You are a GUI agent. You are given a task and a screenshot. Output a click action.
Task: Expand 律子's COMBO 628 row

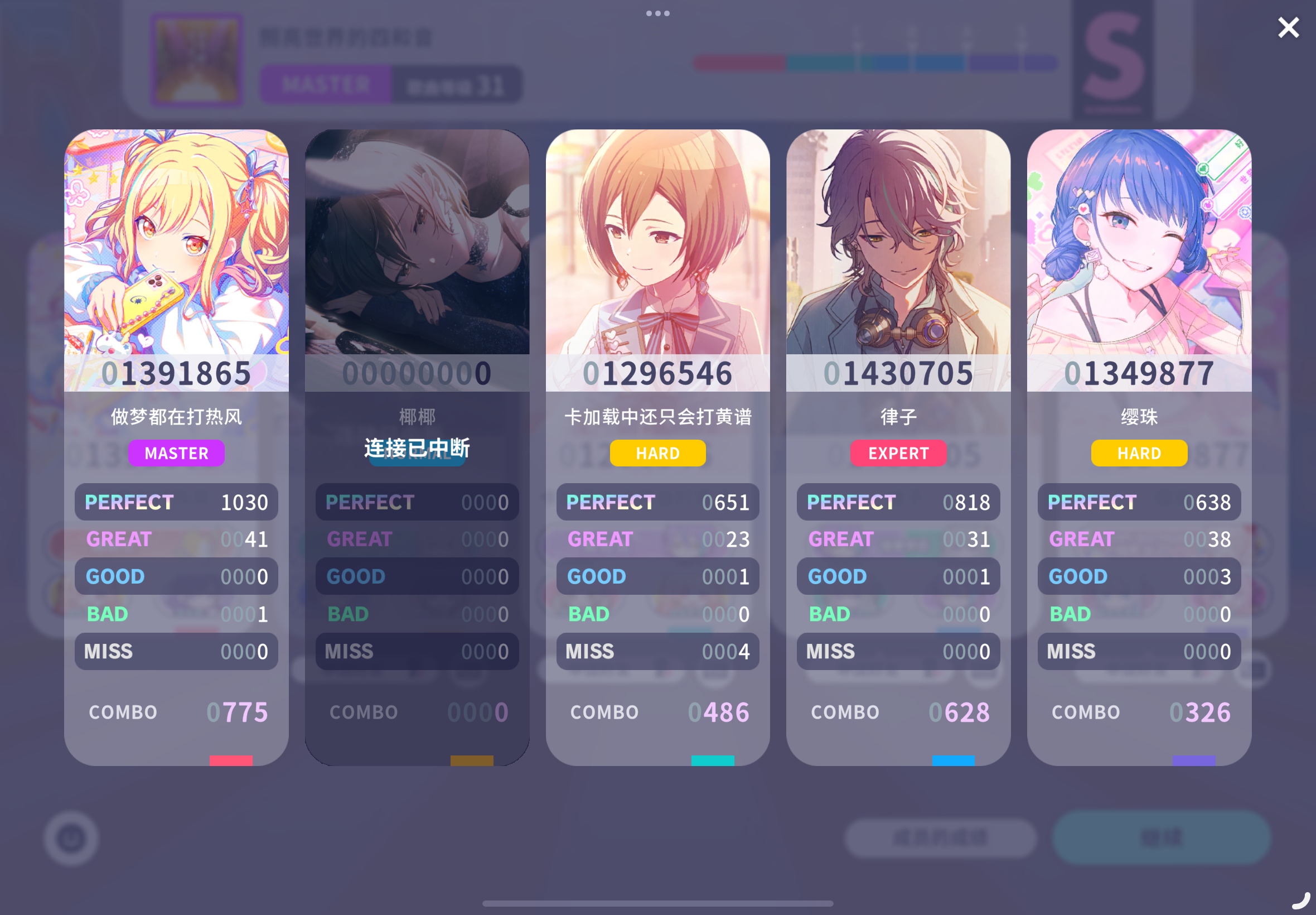898,712
